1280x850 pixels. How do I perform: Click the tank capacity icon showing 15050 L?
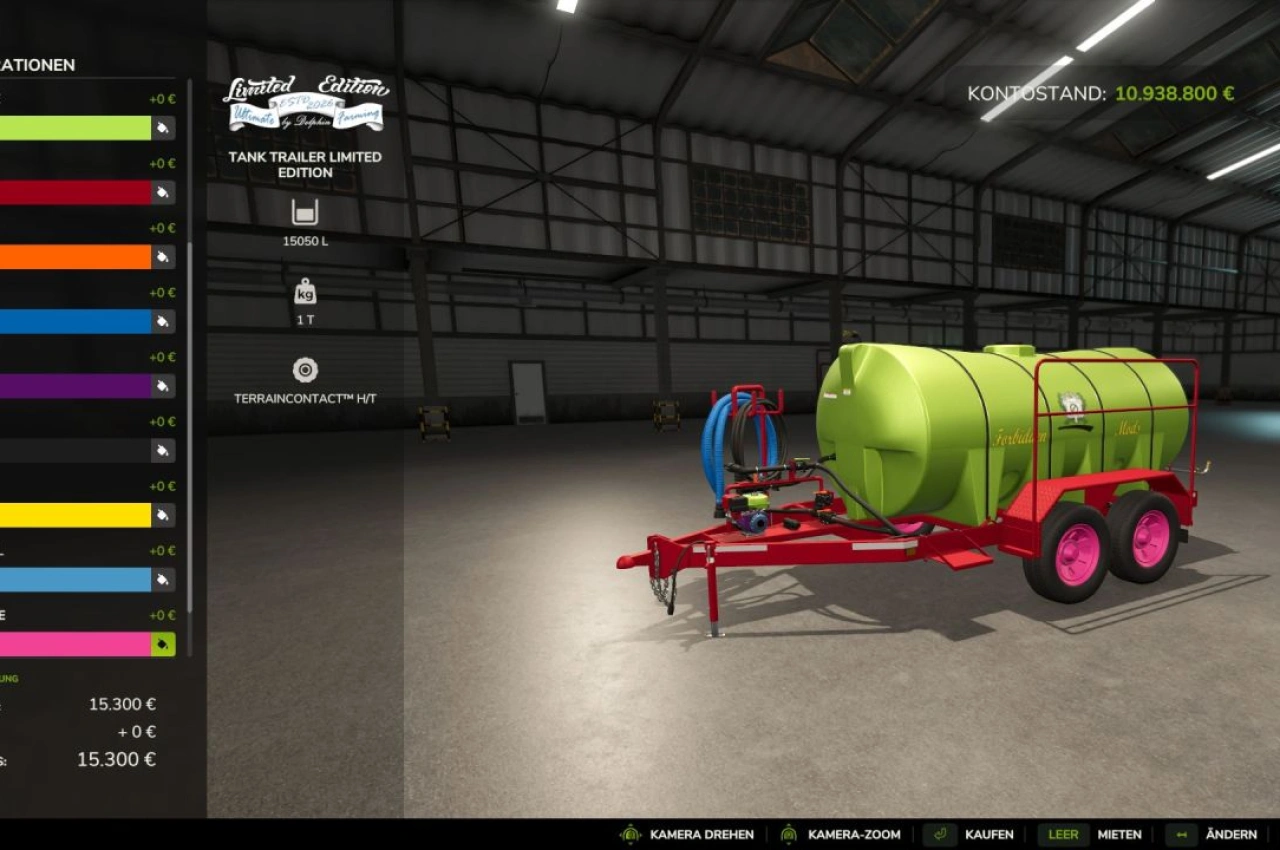(x=303, y=213)
